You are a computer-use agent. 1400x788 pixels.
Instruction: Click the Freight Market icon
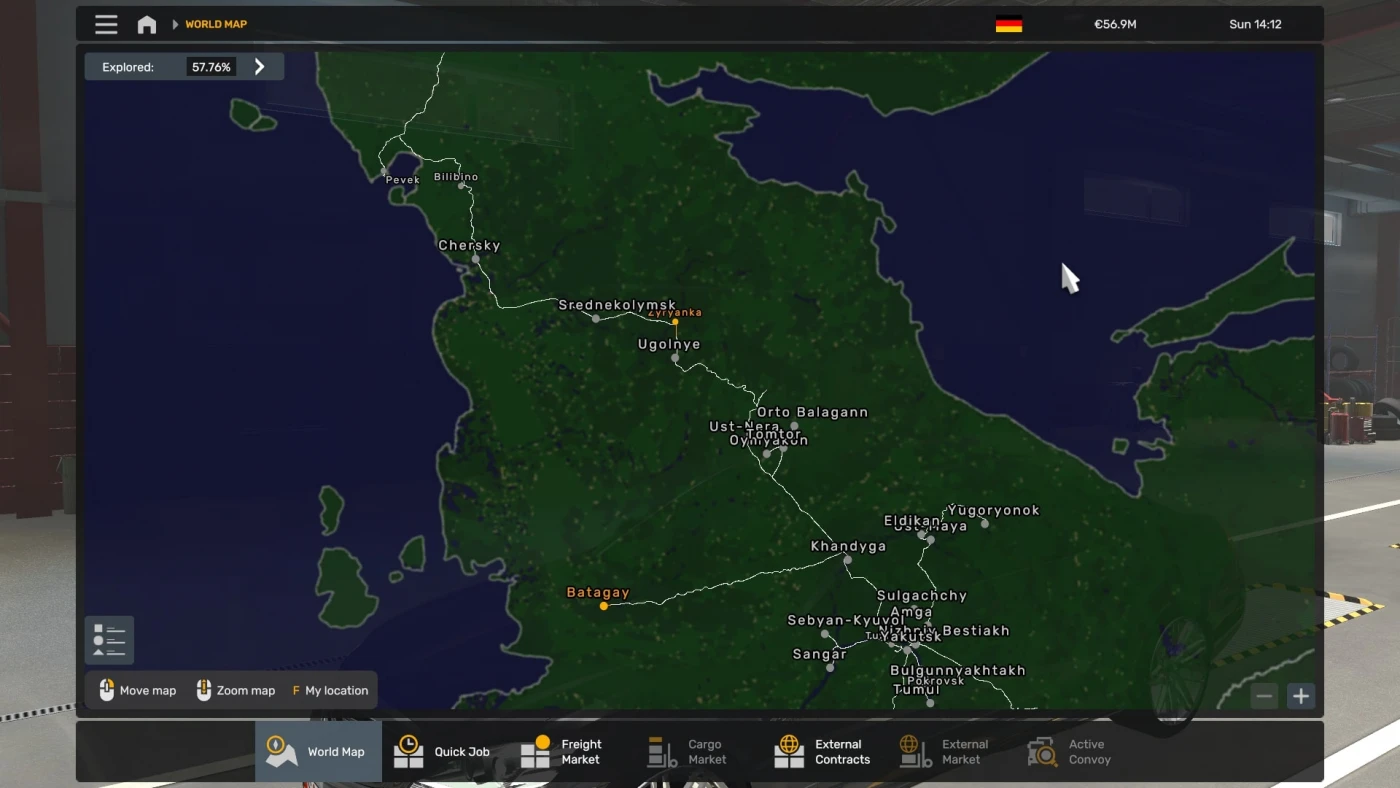point(535,751)
